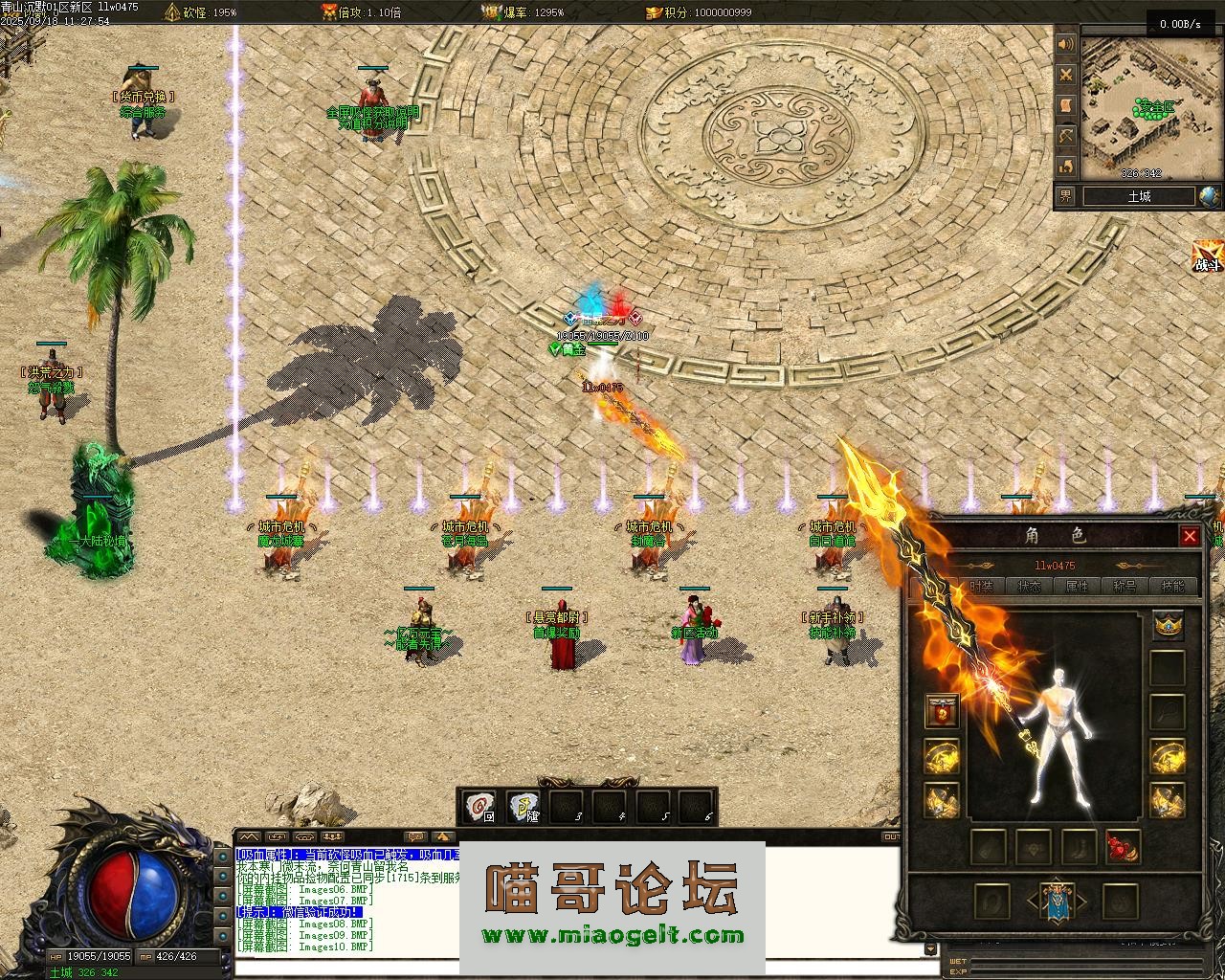Click the pickaxe icon beside minimap
The height and width of the screenshot is (980, 1225).
[x=1066, y=137]
